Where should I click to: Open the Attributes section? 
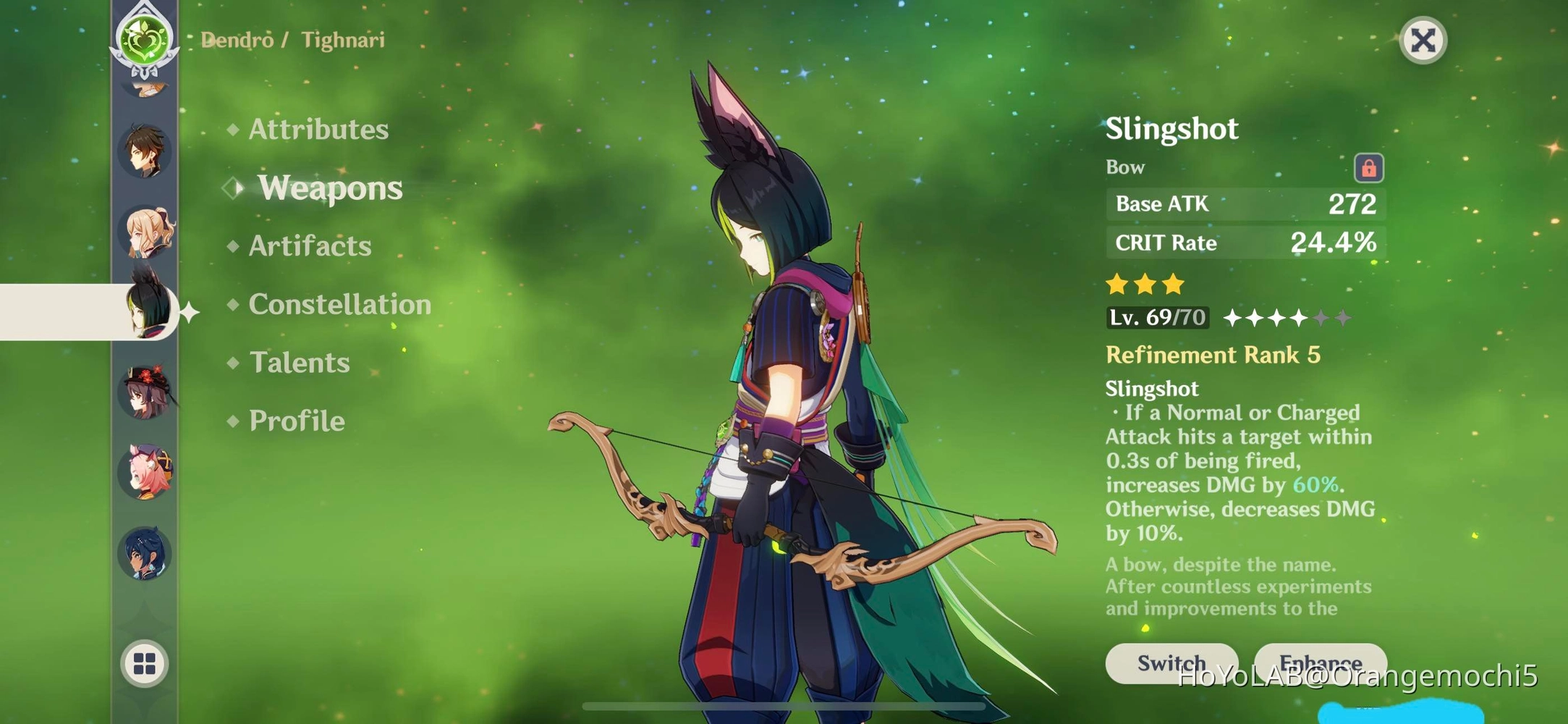click(x=318, y=129)
